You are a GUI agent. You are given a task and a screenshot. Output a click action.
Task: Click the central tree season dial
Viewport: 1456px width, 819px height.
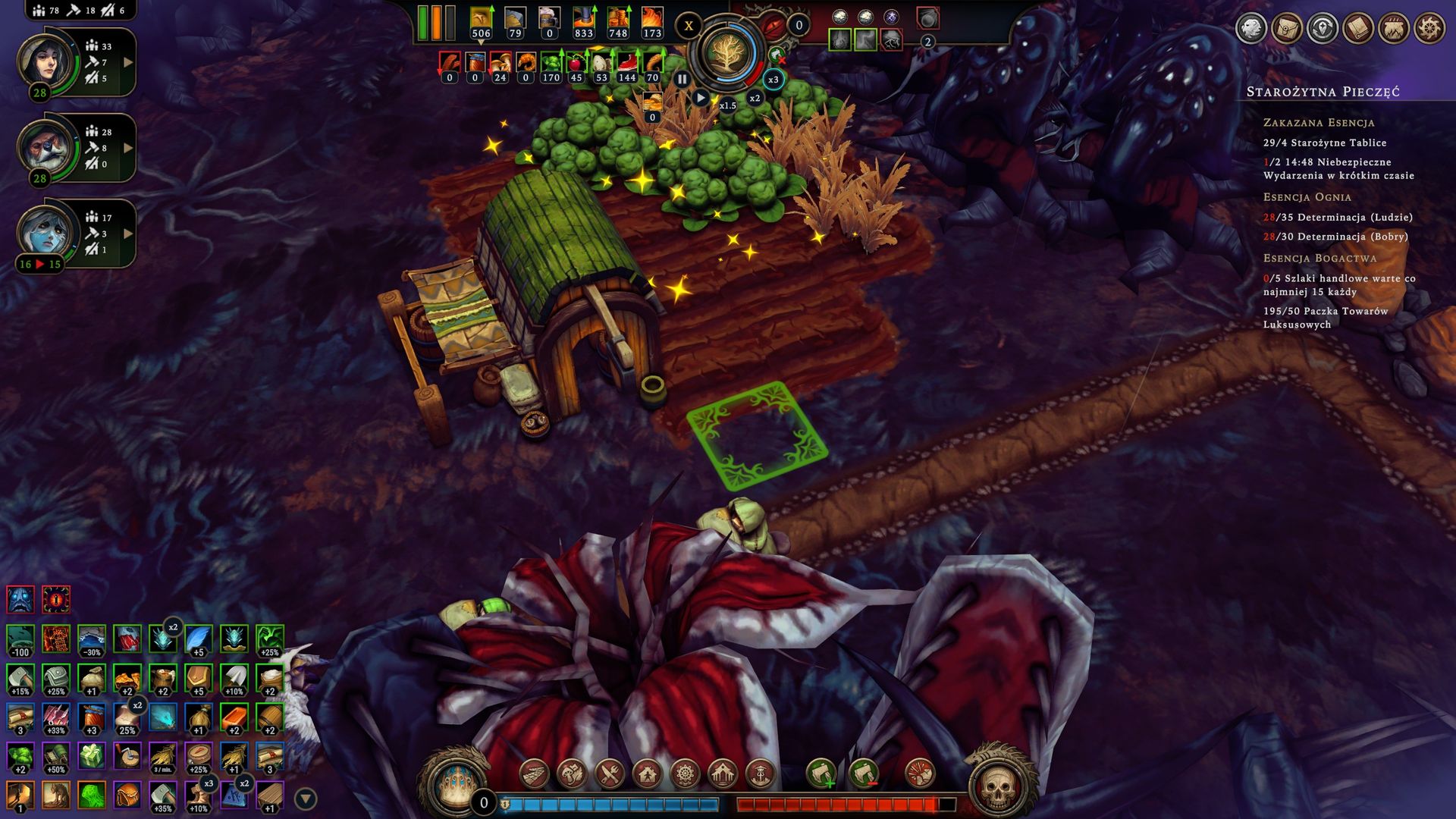click(727, 54)
